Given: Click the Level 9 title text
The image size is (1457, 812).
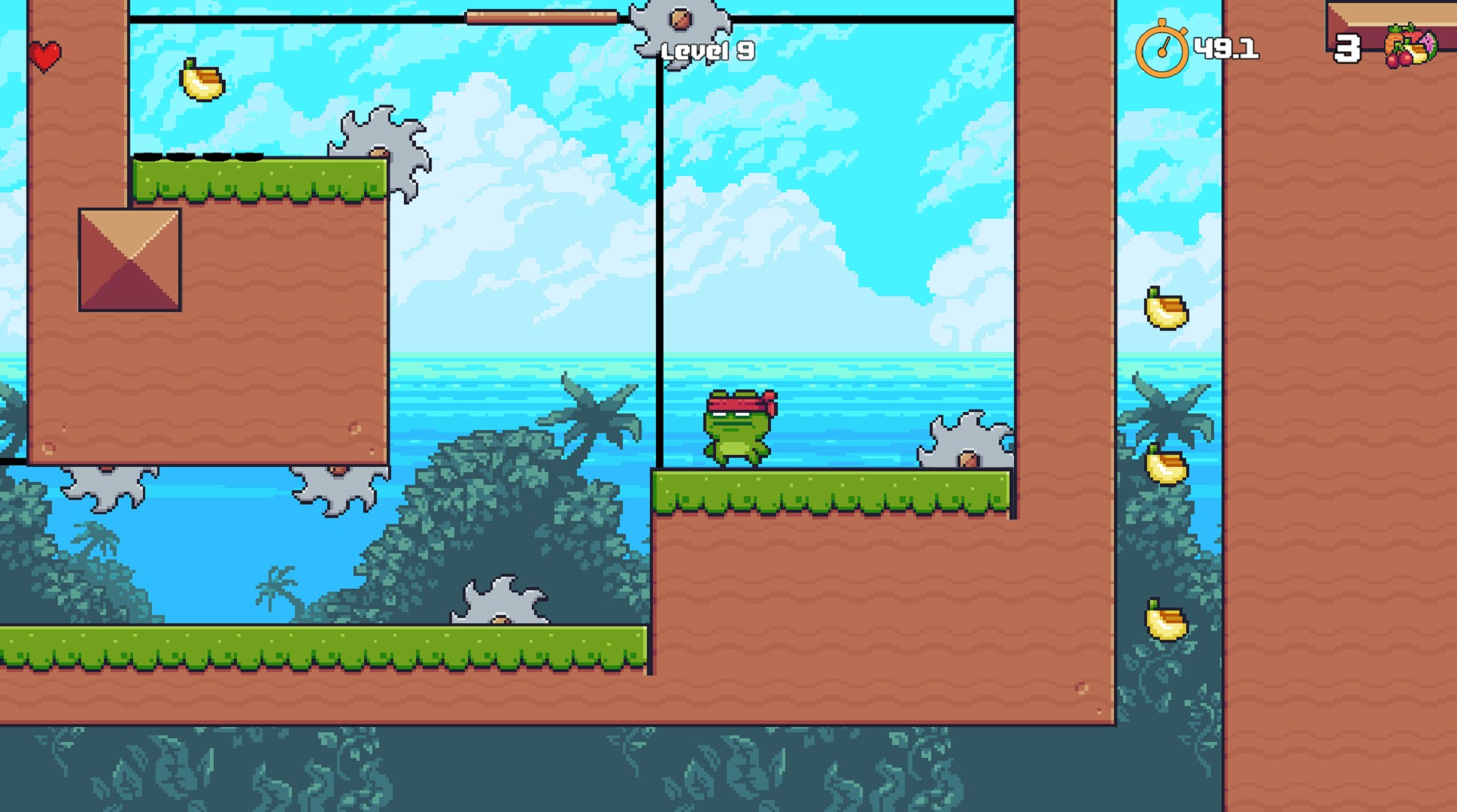Looking at the screenshot, I should [708, 51].
